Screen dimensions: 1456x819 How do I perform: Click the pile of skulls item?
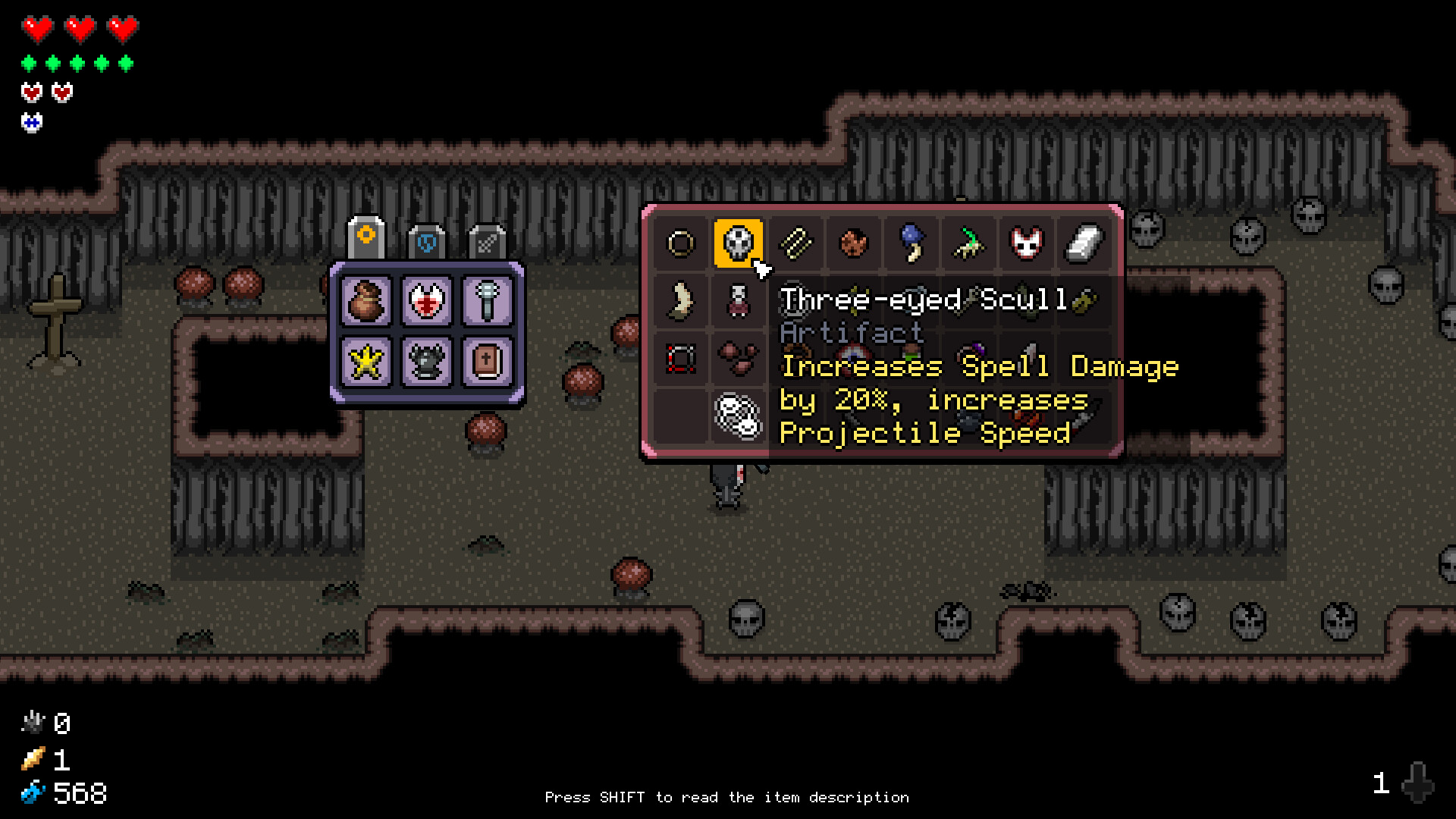tap(736, 416)
